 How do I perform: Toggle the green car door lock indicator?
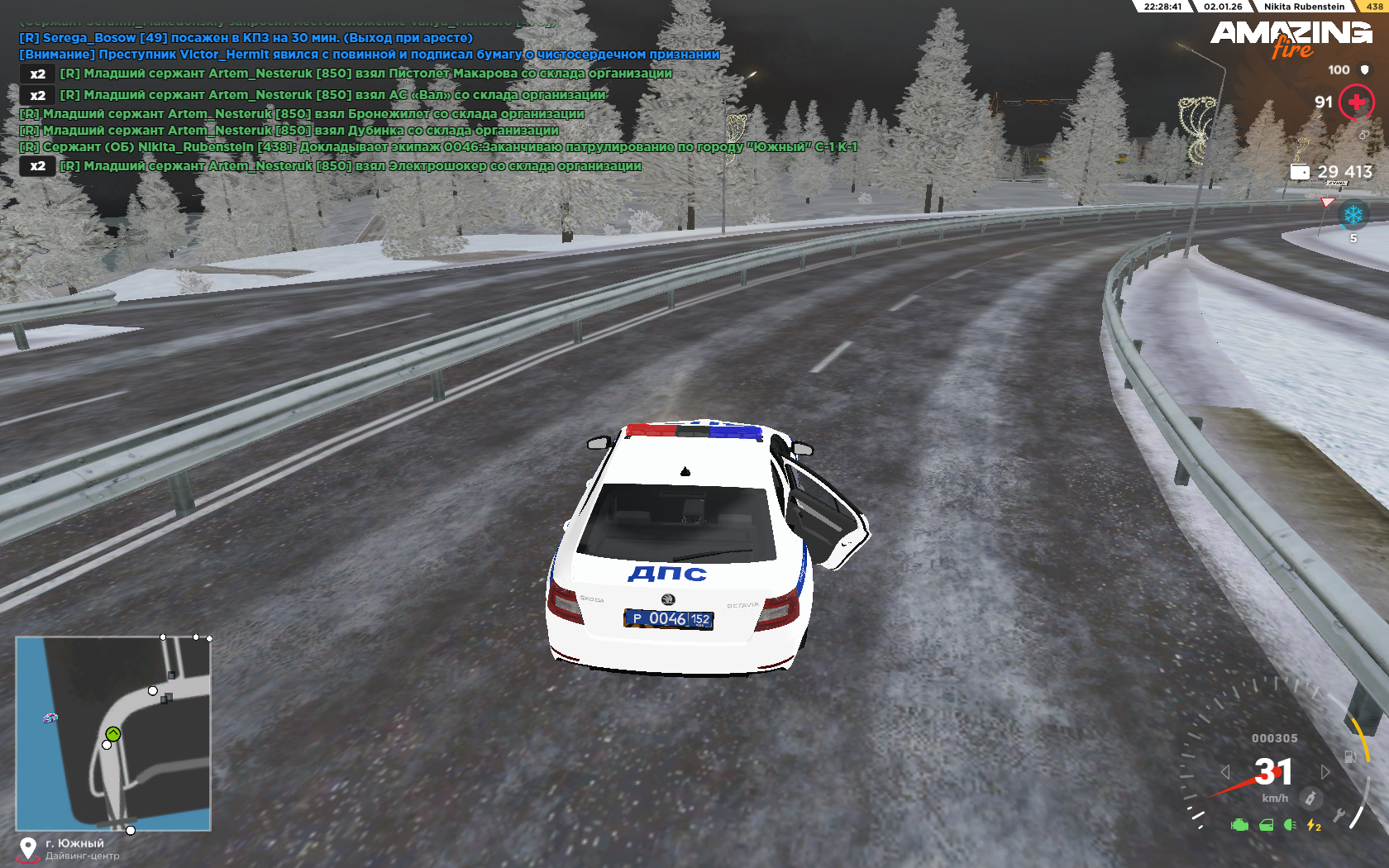coord(1266,824)
